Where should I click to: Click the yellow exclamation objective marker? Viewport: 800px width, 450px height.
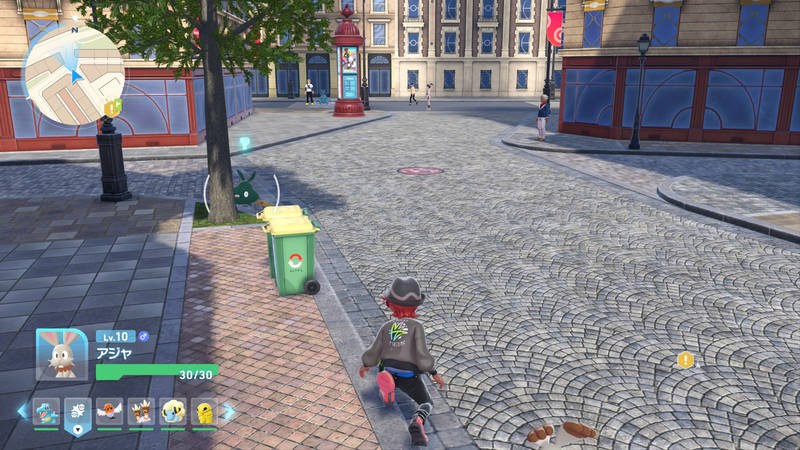pos(685,360)
